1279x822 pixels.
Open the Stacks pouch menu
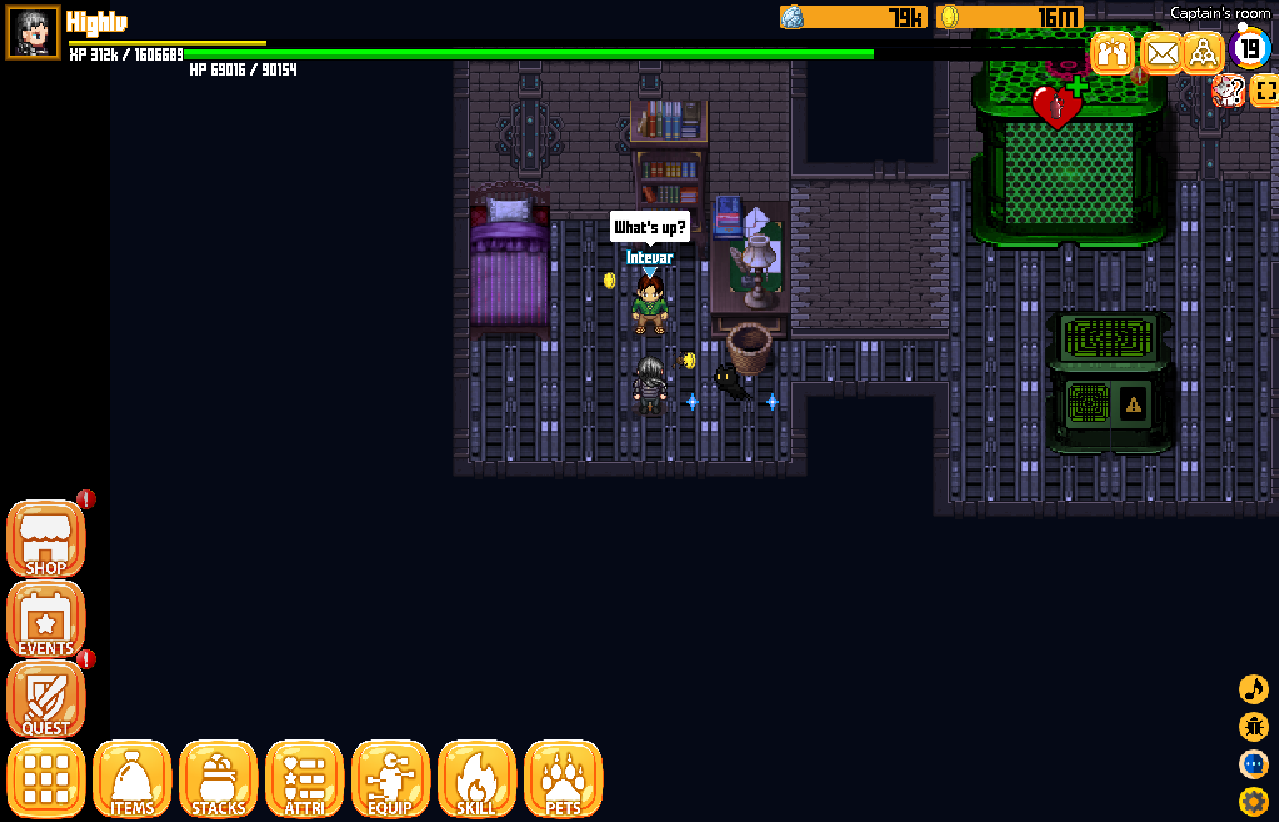(218, 779)
